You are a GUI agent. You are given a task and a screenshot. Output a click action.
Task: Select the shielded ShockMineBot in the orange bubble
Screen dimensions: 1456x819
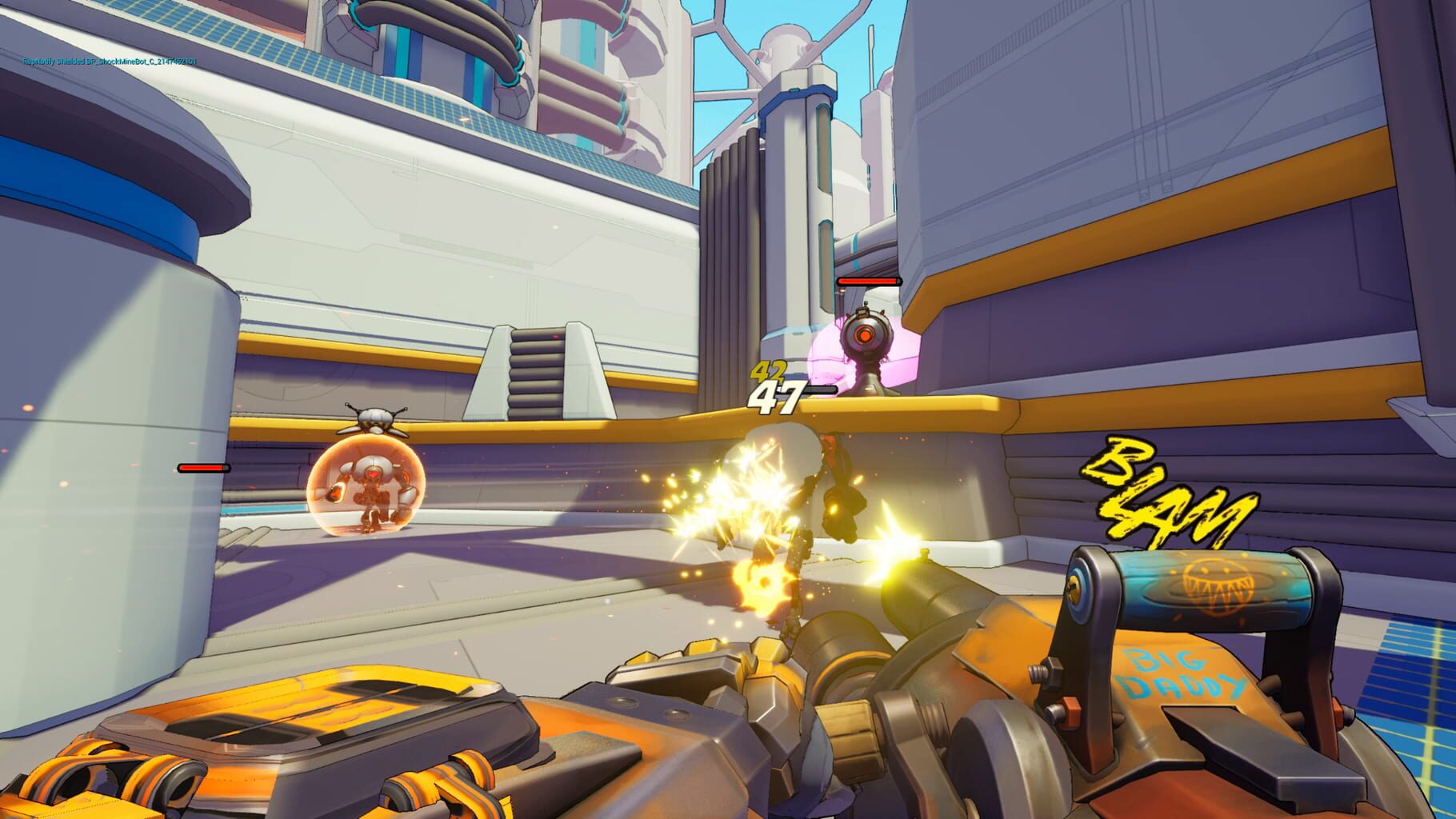374,485
